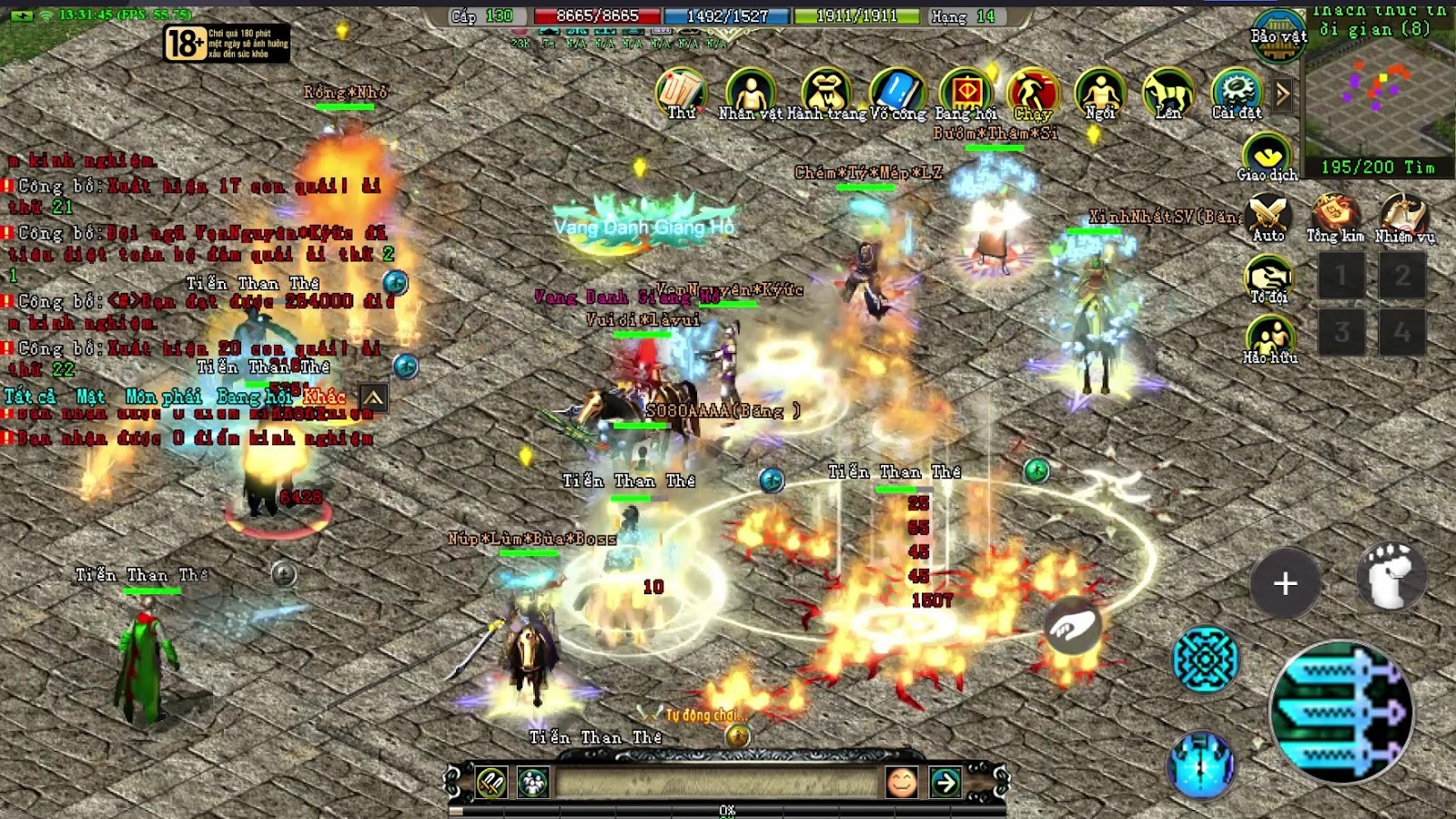Click the Ngồi sit icon

click(1100, 91)
